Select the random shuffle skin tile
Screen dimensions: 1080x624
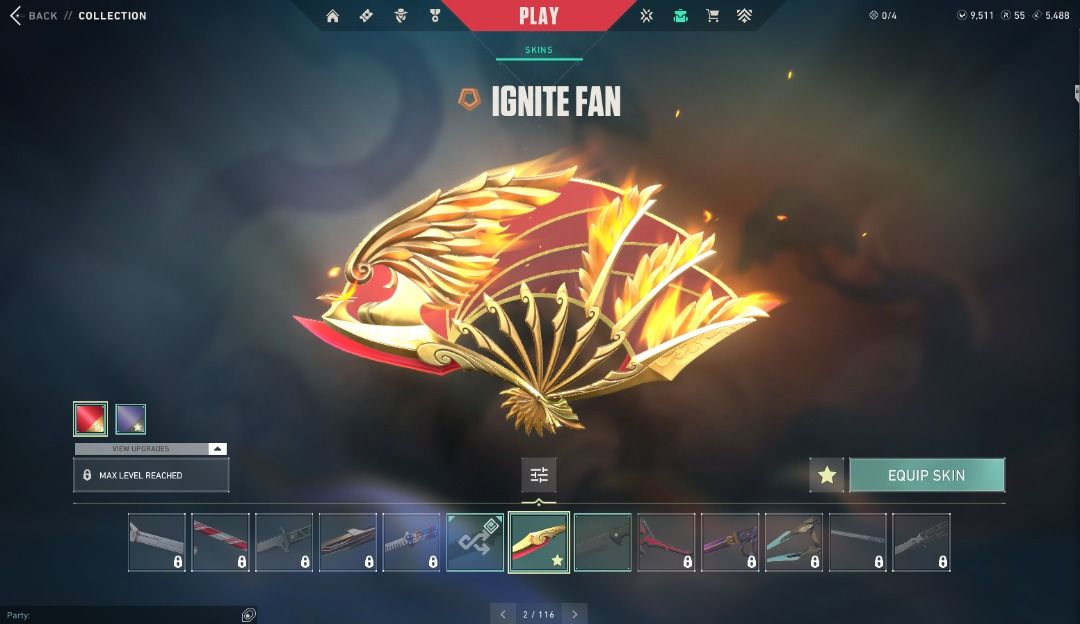tap(475, 542)
